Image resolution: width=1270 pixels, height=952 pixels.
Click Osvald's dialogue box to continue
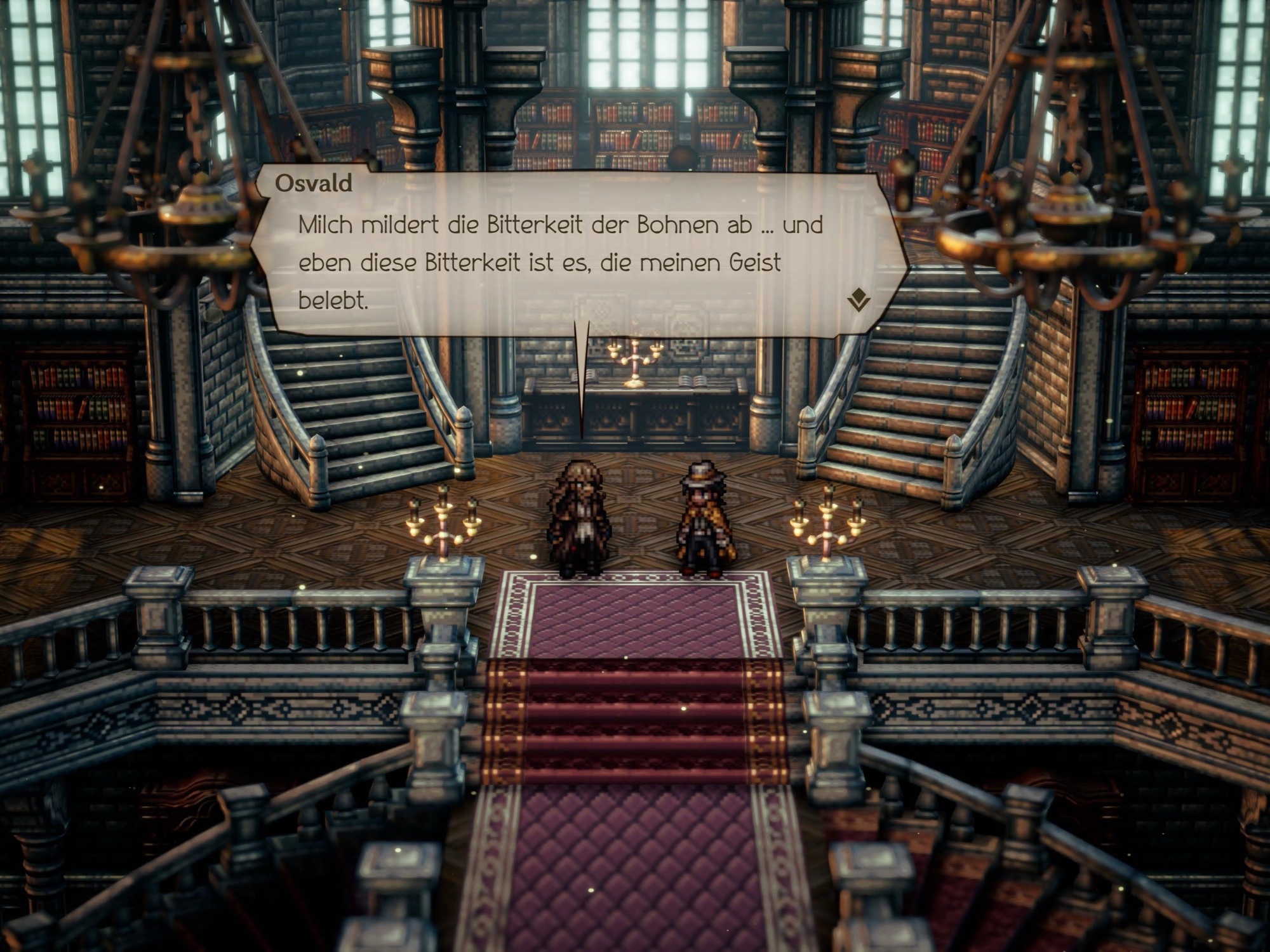click(x=571, y=260)
